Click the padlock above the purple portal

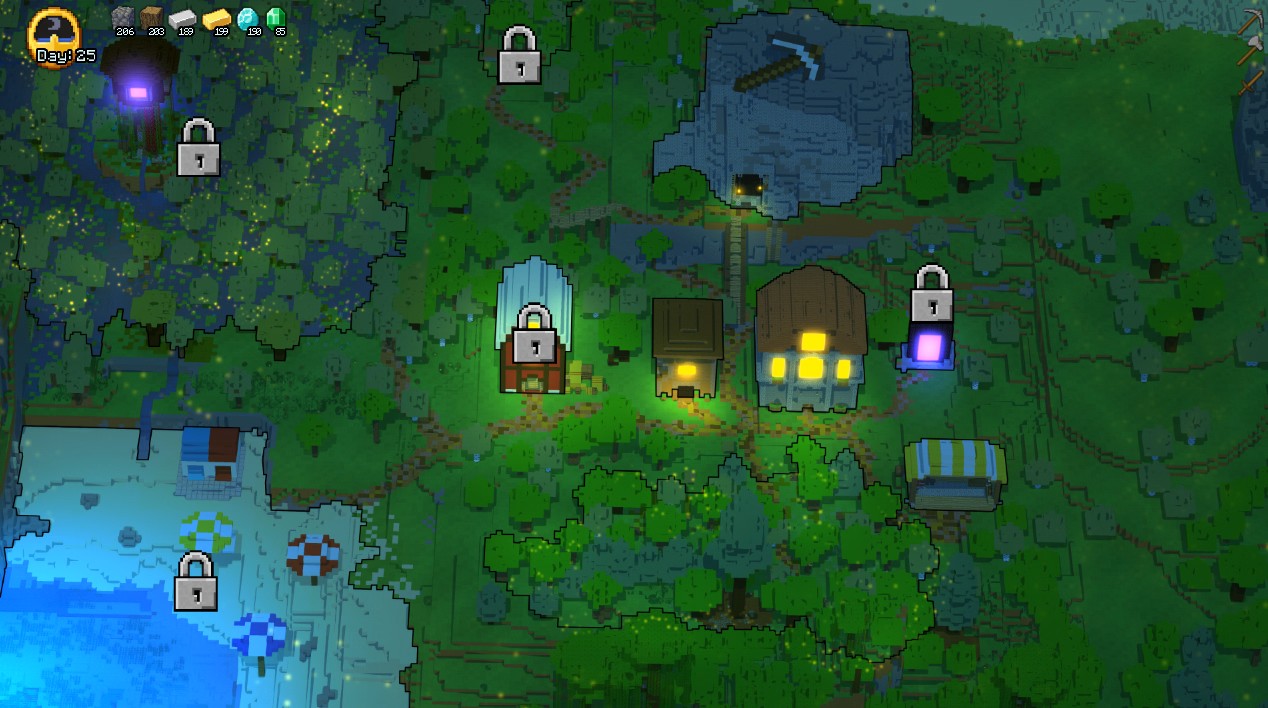pyautogui.click(x=931, y=293)
